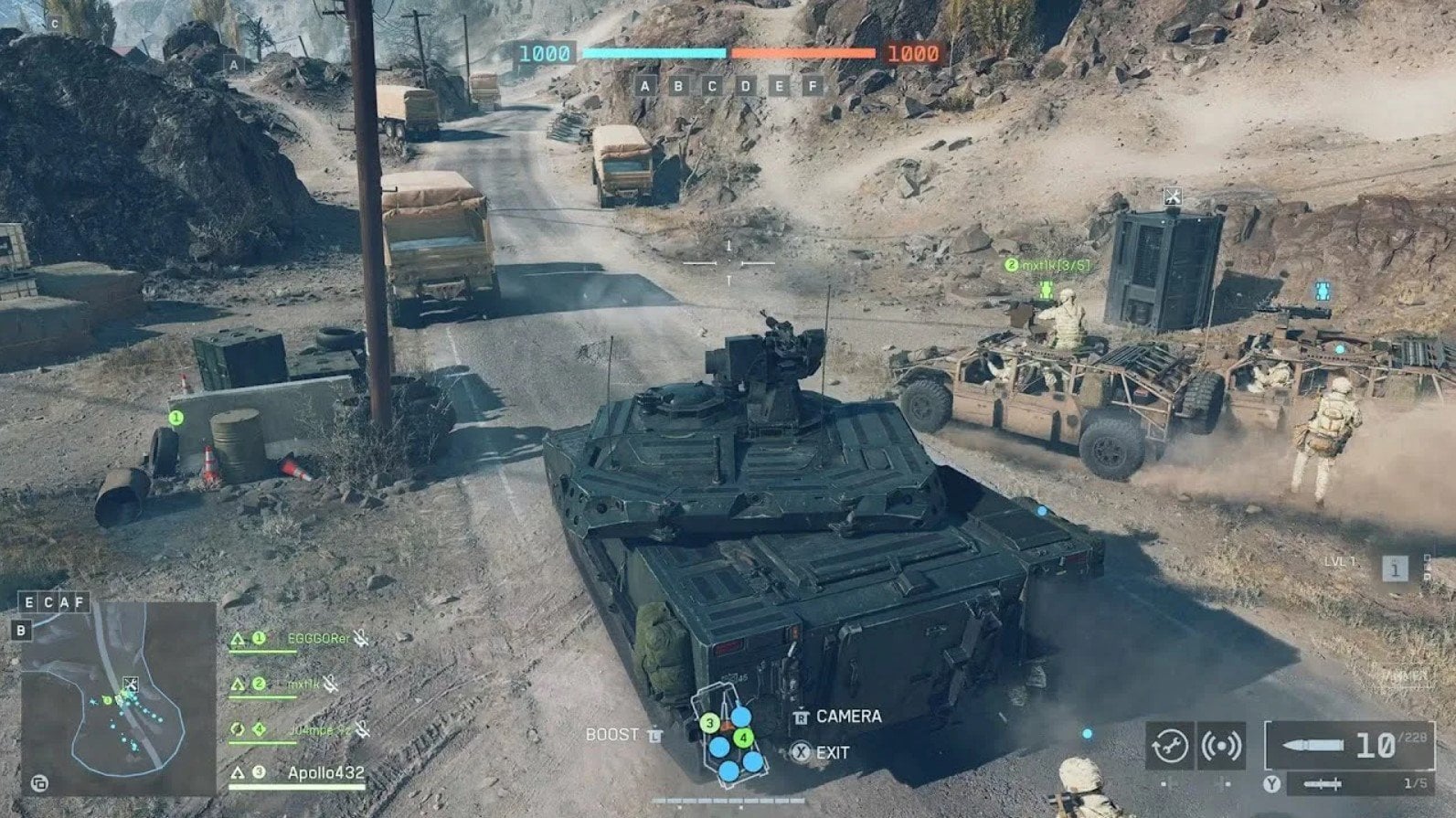Expand the minimap using its corner icon
1456x818 pixels.
pyautogui.click(x=40, y=783)
